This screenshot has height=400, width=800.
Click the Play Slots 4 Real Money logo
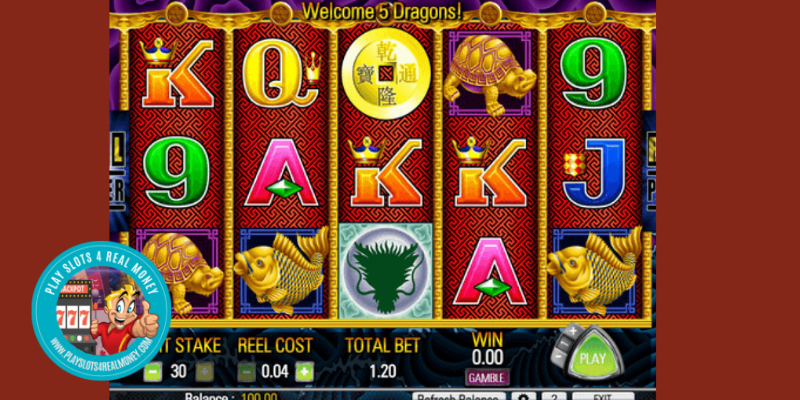tap(100, 312)
